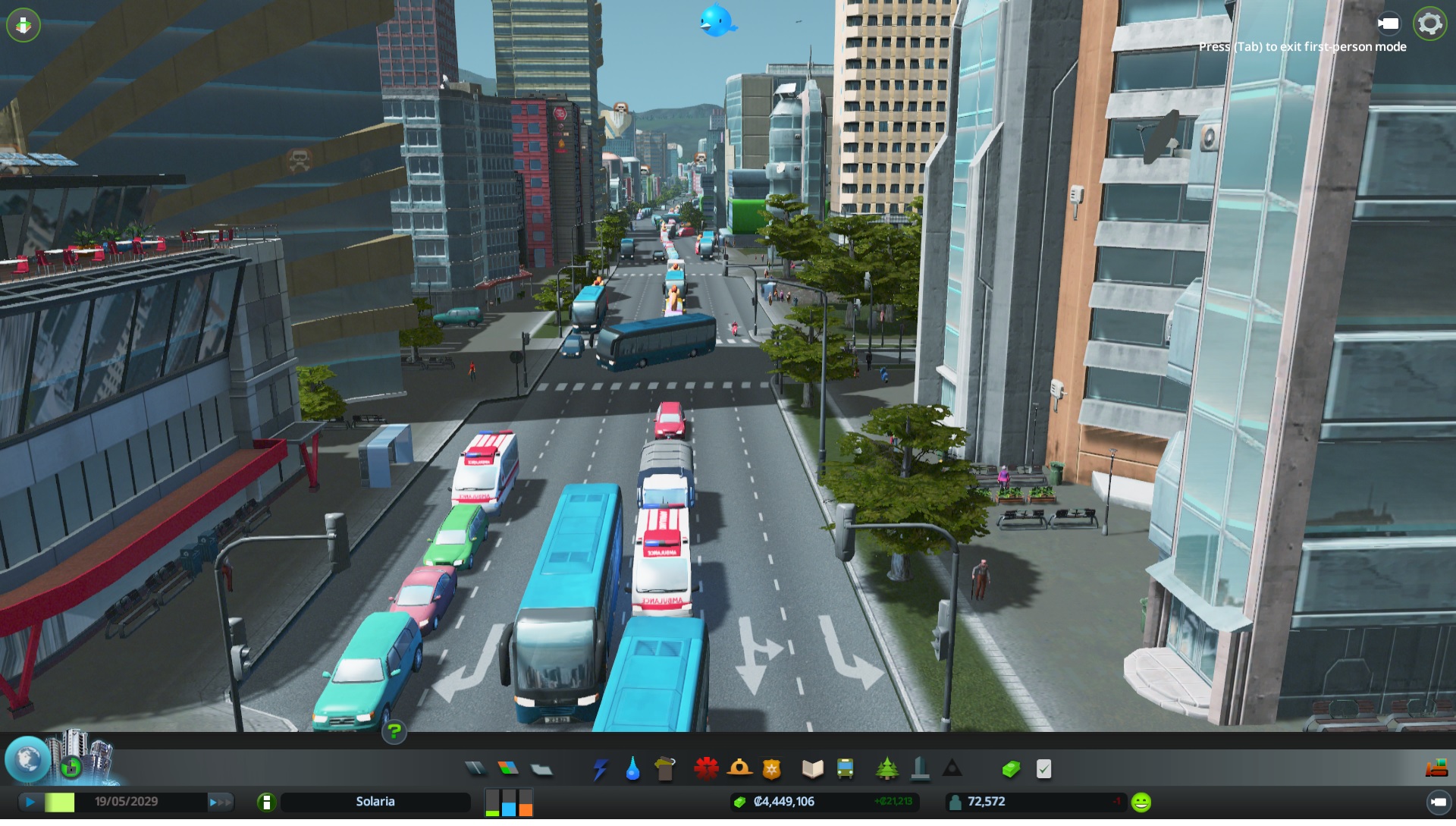
Task: Open the Policies checklist panel
Action: (x=1043, y=769)
